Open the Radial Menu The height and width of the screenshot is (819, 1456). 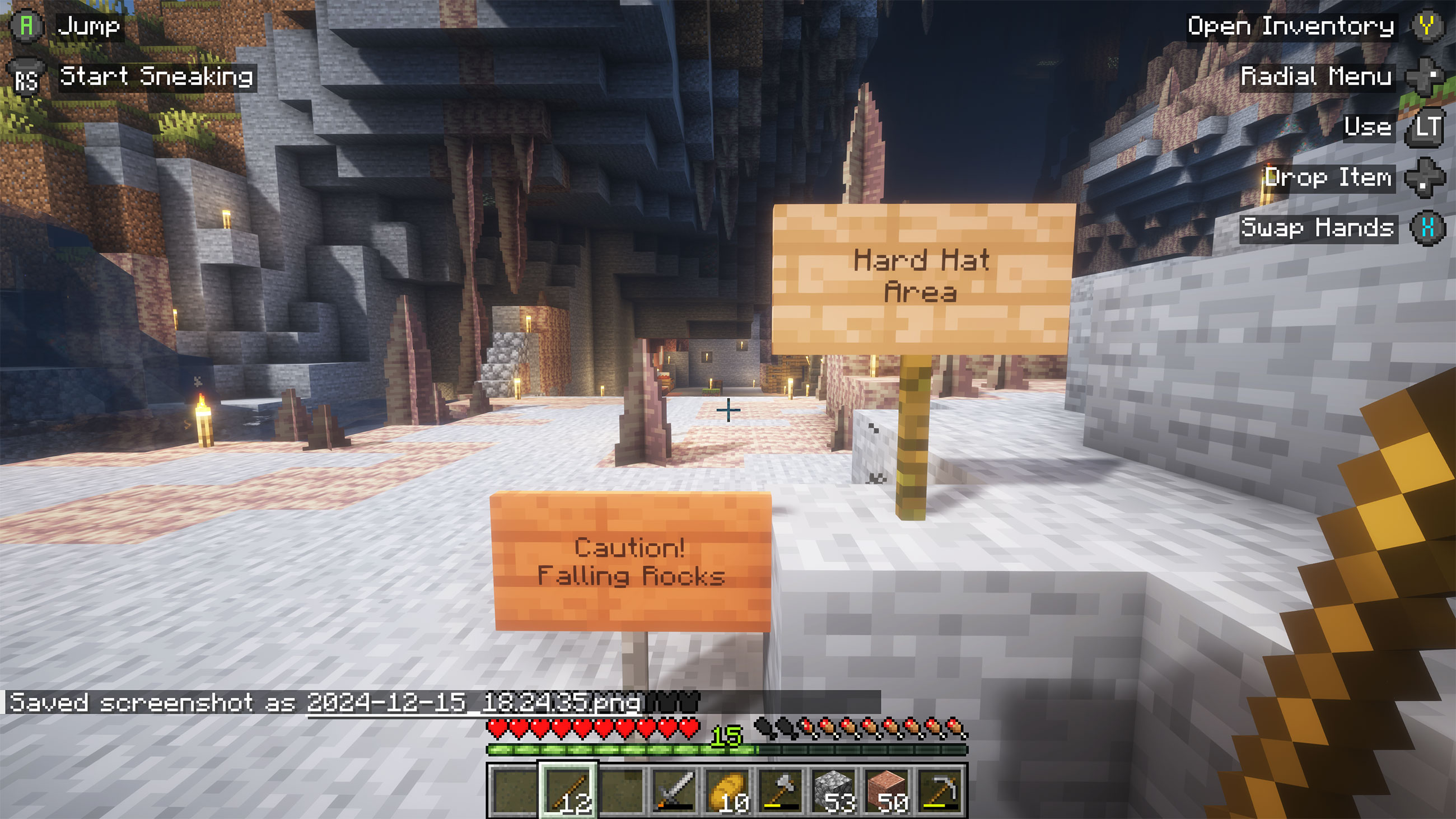[1314, 76]
